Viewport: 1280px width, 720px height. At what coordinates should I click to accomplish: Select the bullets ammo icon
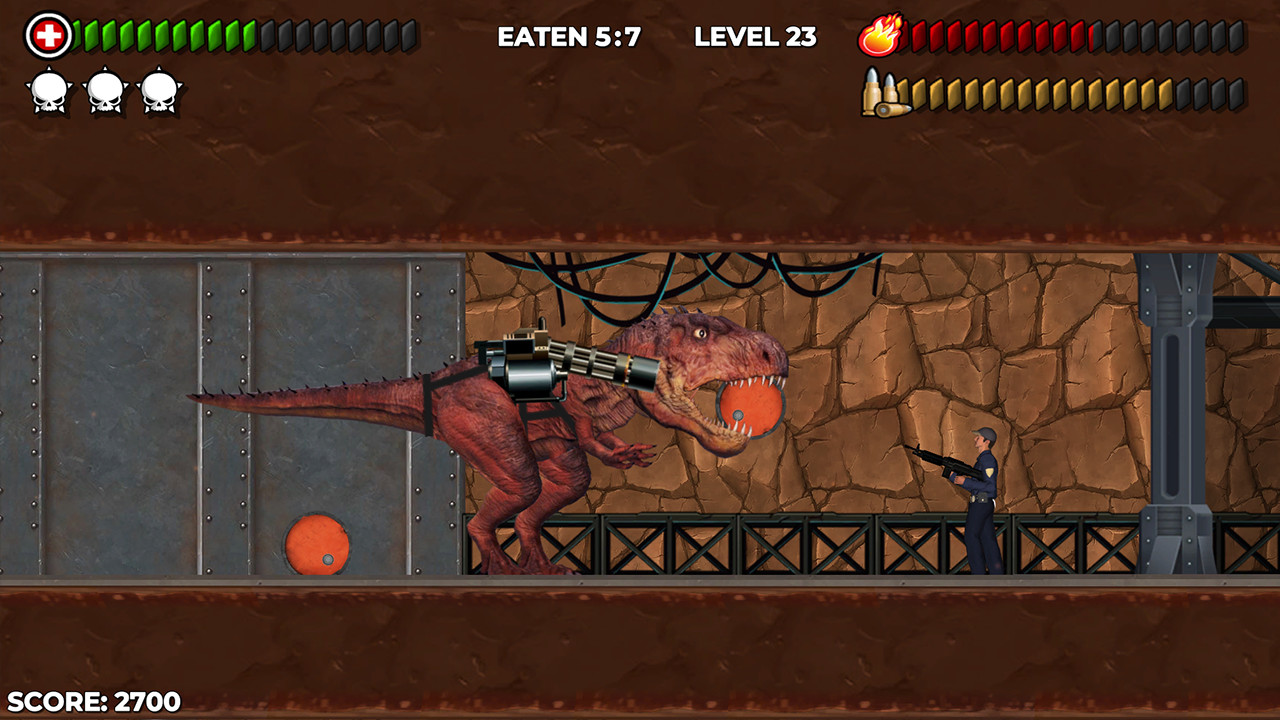point(884,93)
